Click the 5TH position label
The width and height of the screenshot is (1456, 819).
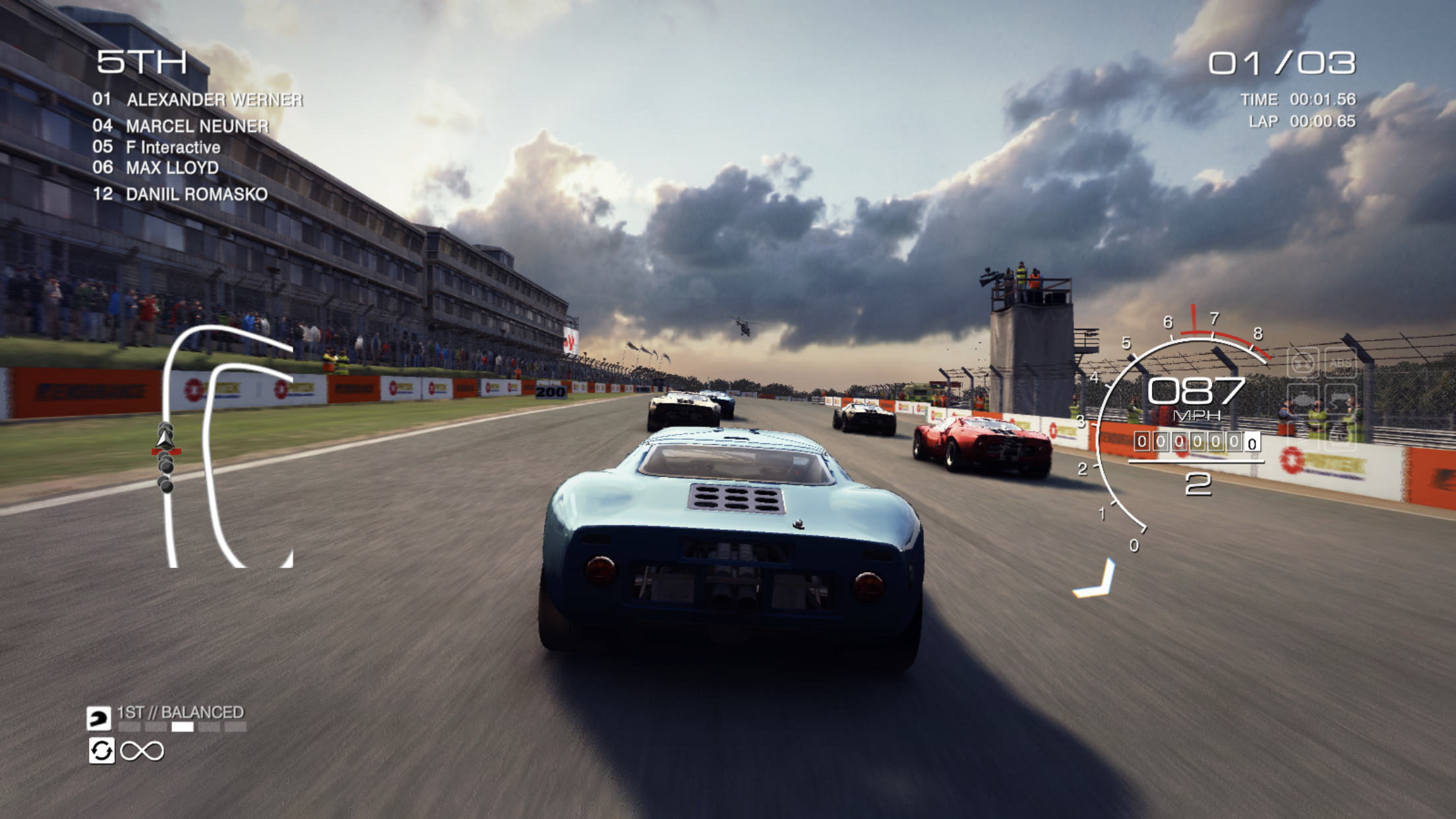point(142,62)
